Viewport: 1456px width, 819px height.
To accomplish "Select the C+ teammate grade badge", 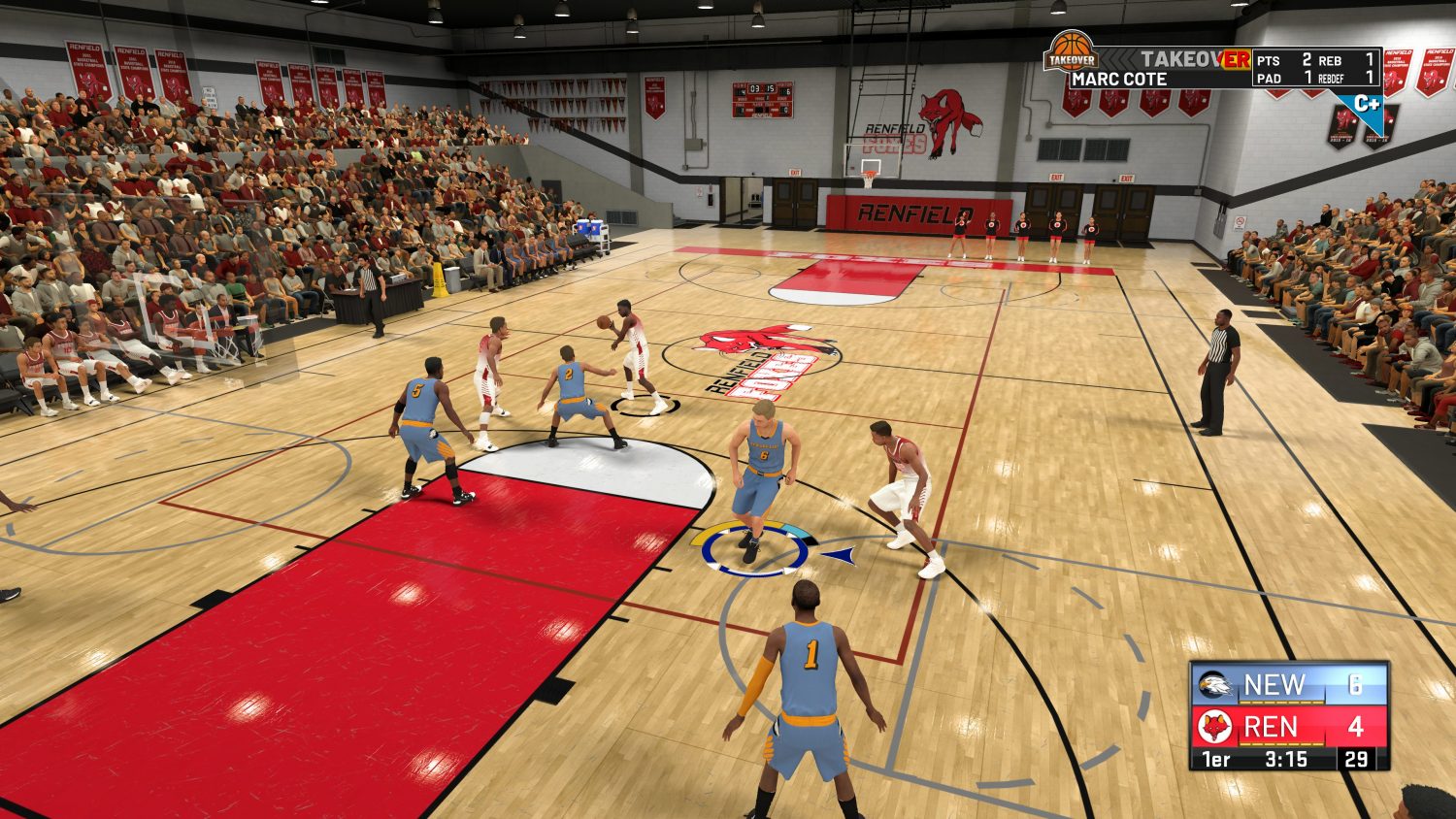I will (x=1367, y=103).
